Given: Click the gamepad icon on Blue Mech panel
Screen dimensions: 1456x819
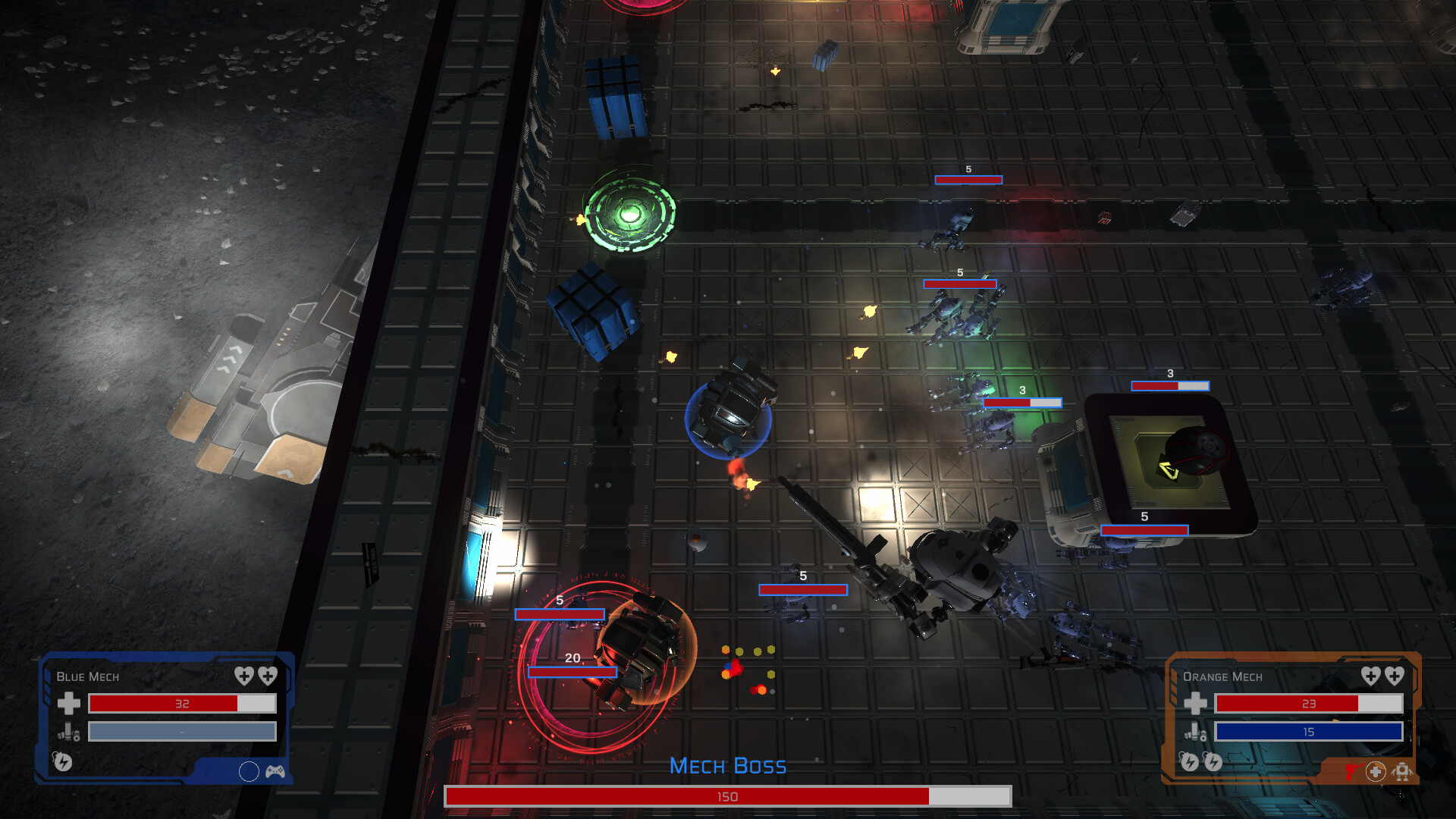Looking at the screenshot, I should tap(275, 773).
